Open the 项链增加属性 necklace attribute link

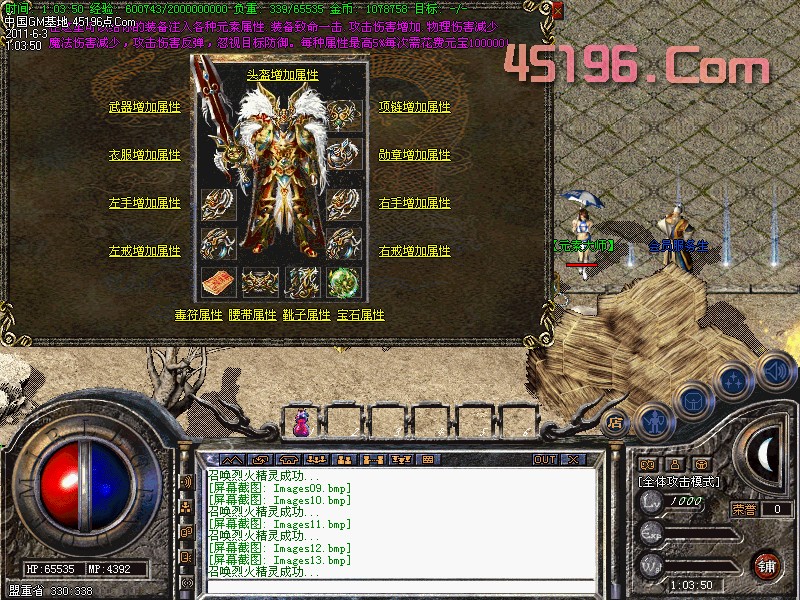pyautogui.click(x=415, y=106)
